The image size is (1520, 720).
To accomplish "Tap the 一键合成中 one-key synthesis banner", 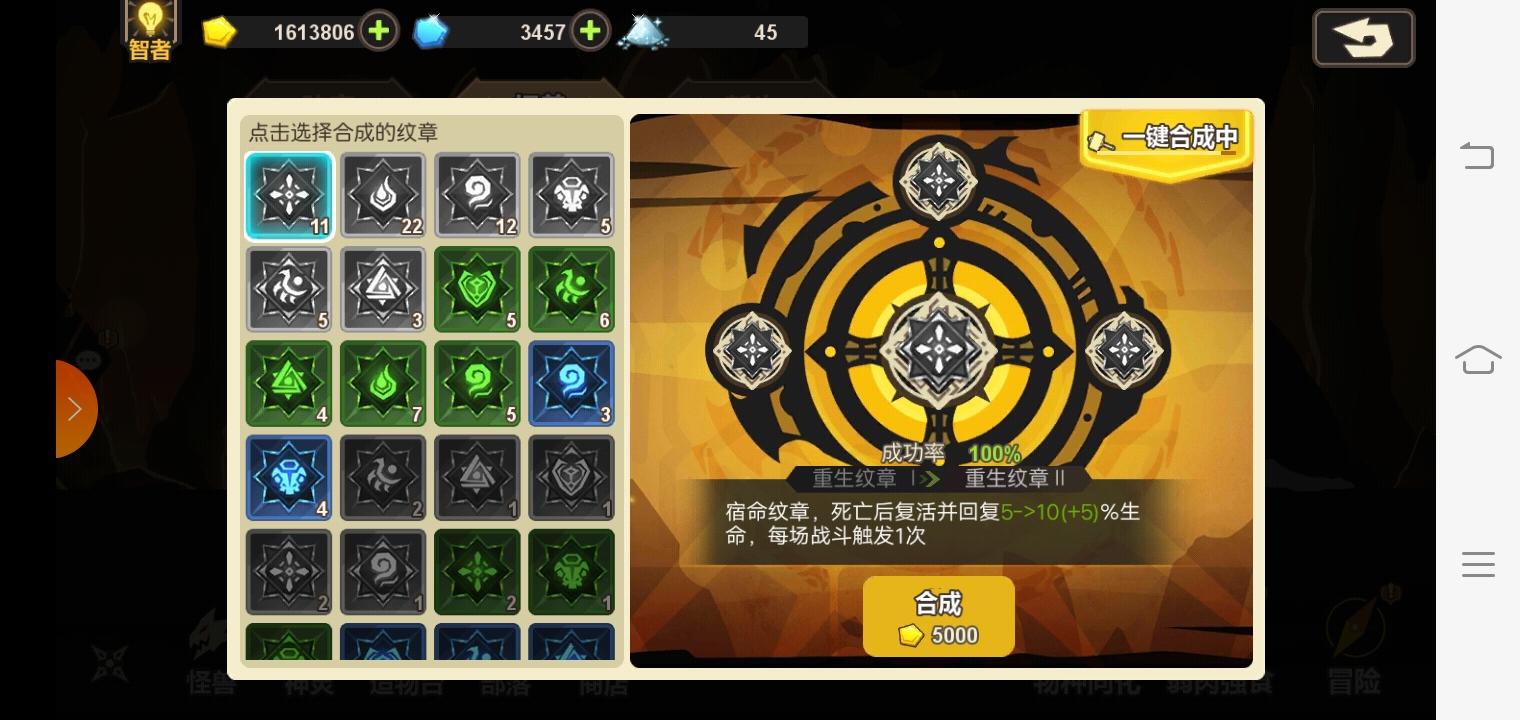I will coord(1164,140).
